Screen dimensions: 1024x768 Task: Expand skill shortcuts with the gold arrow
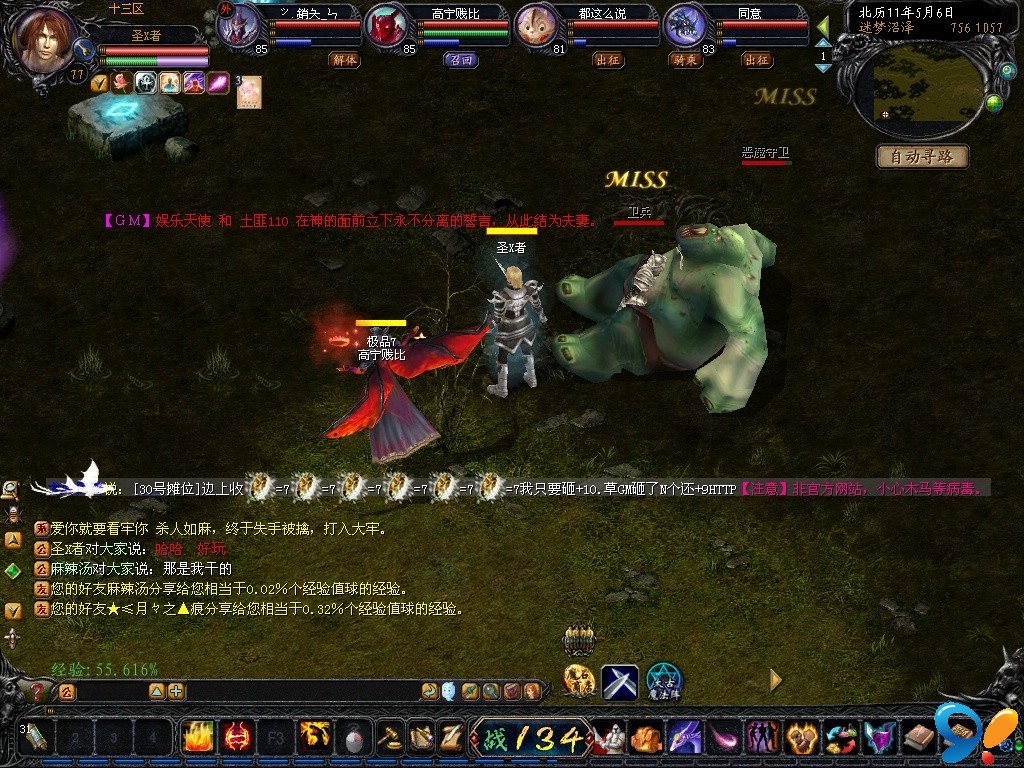(x=775, y=680)
